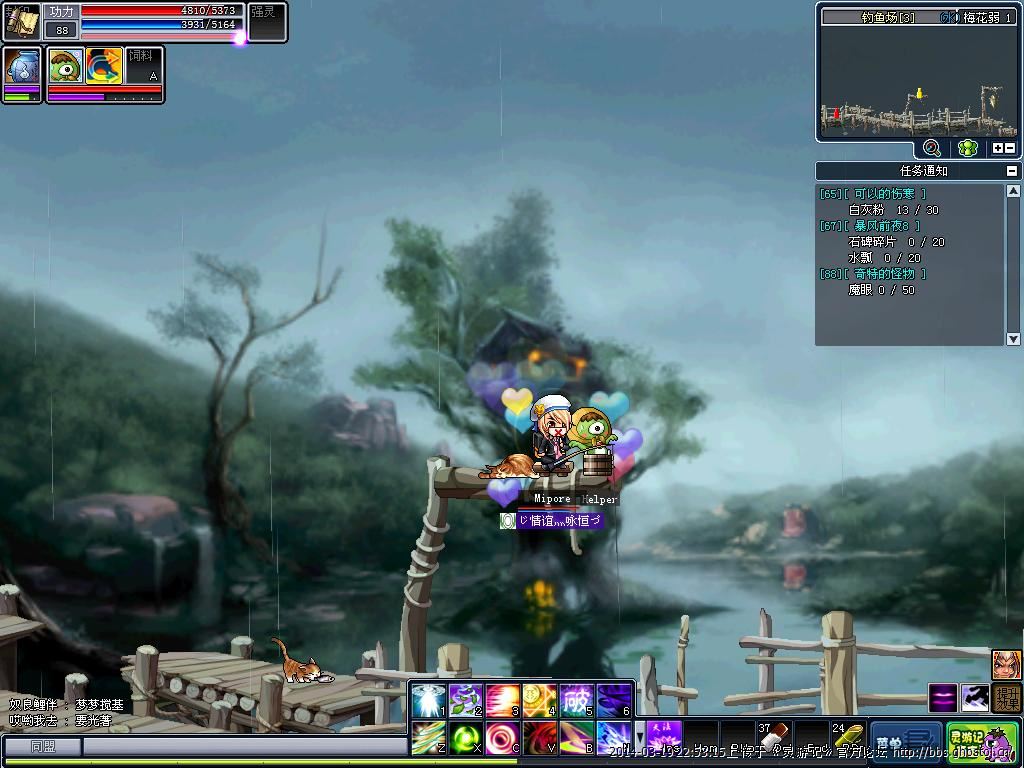Open the book and scroll icon
Screen dimensions: 1024x768
click(x=22, y=21)
